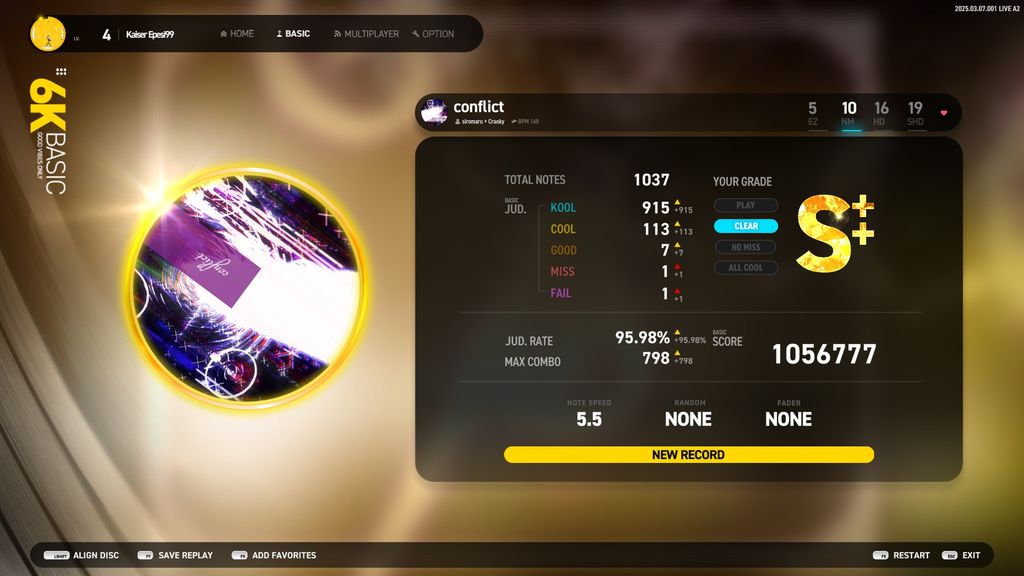Go to the HOME menu
1024x576 pixels.
coord(237,34)
